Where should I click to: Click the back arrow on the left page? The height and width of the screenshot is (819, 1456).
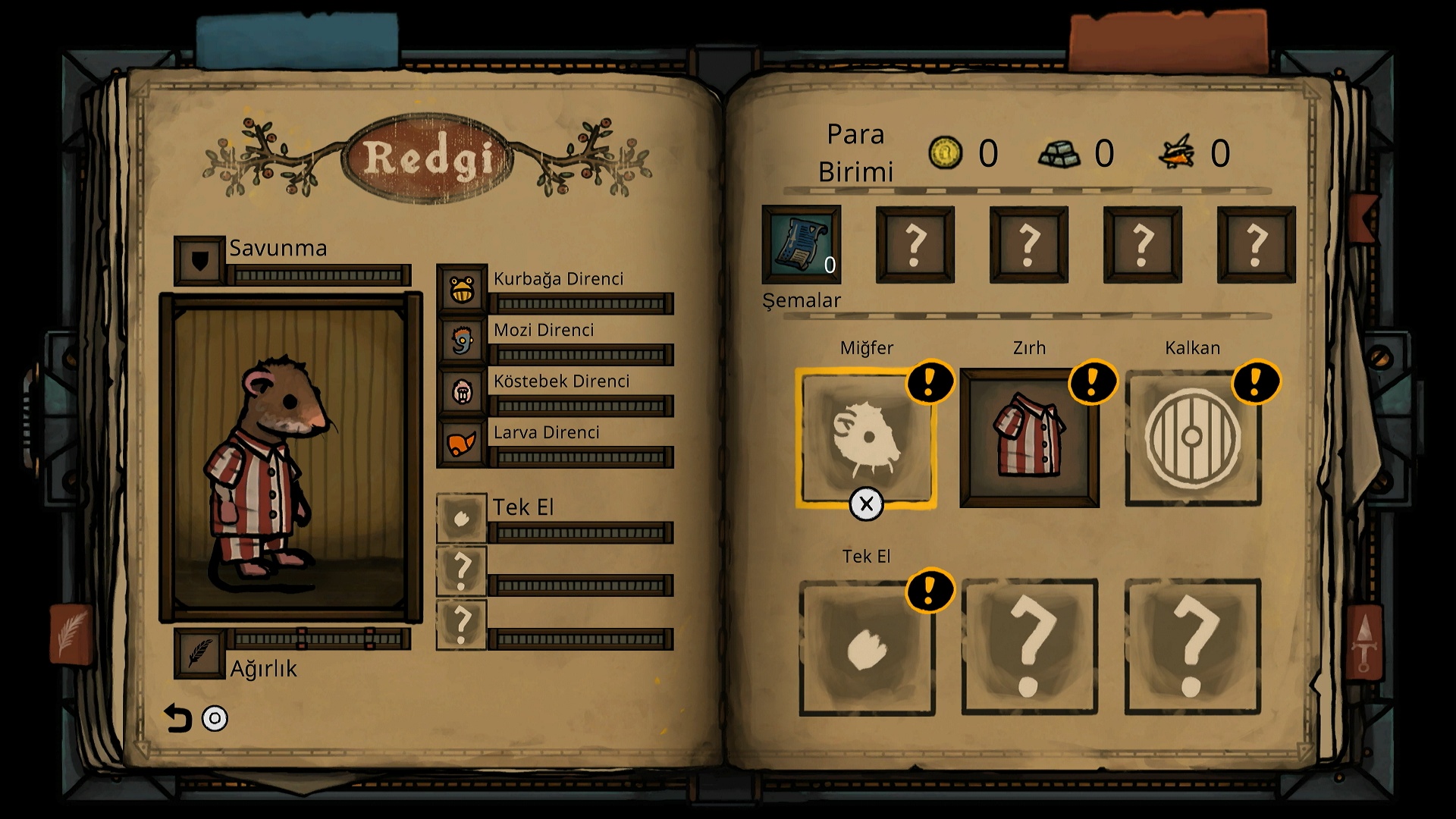click(x=177, y=718)
